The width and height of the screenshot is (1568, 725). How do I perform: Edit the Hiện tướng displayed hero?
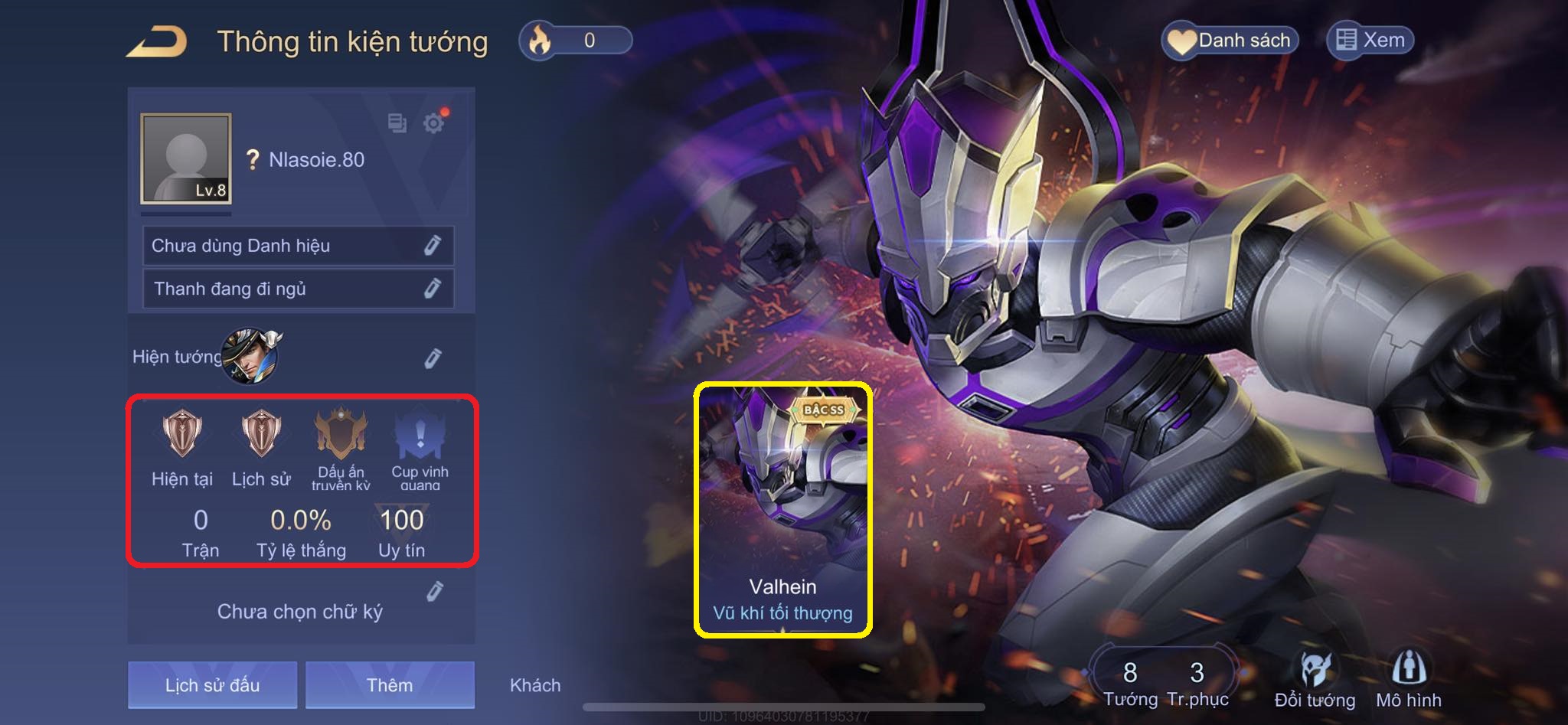coord(433,358)
